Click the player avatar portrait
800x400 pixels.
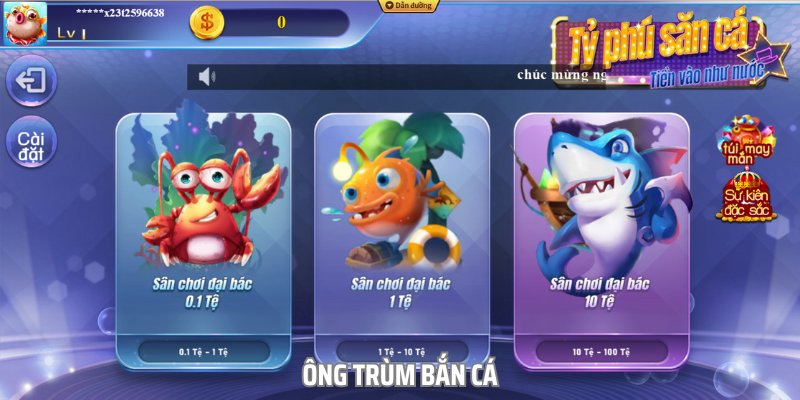pyautogui.click(x=27, y=23)
